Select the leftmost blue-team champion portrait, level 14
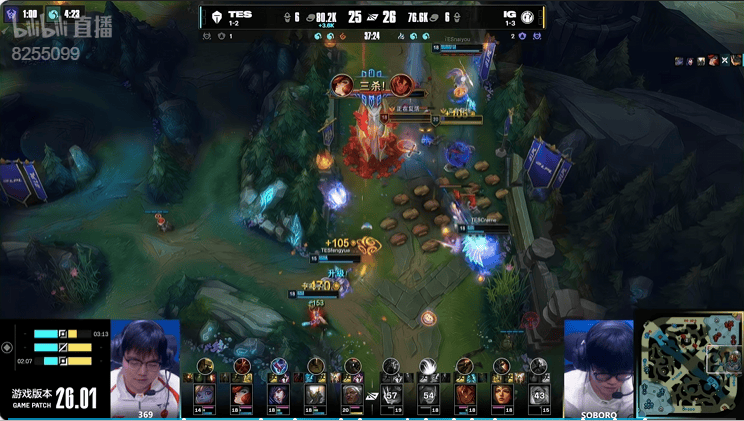 (204, 394)
